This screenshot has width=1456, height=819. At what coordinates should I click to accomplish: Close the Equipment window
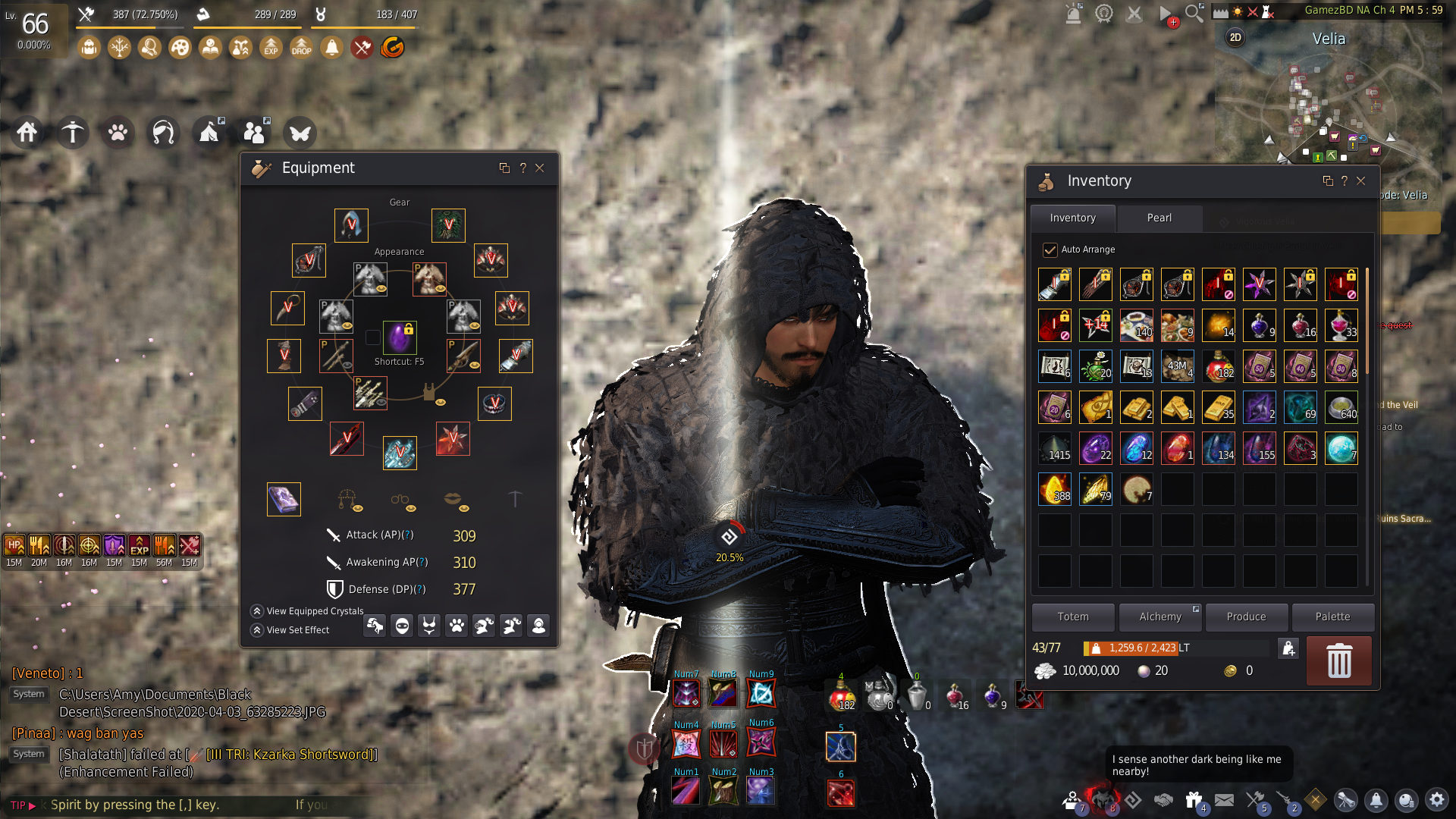point(540,168)
